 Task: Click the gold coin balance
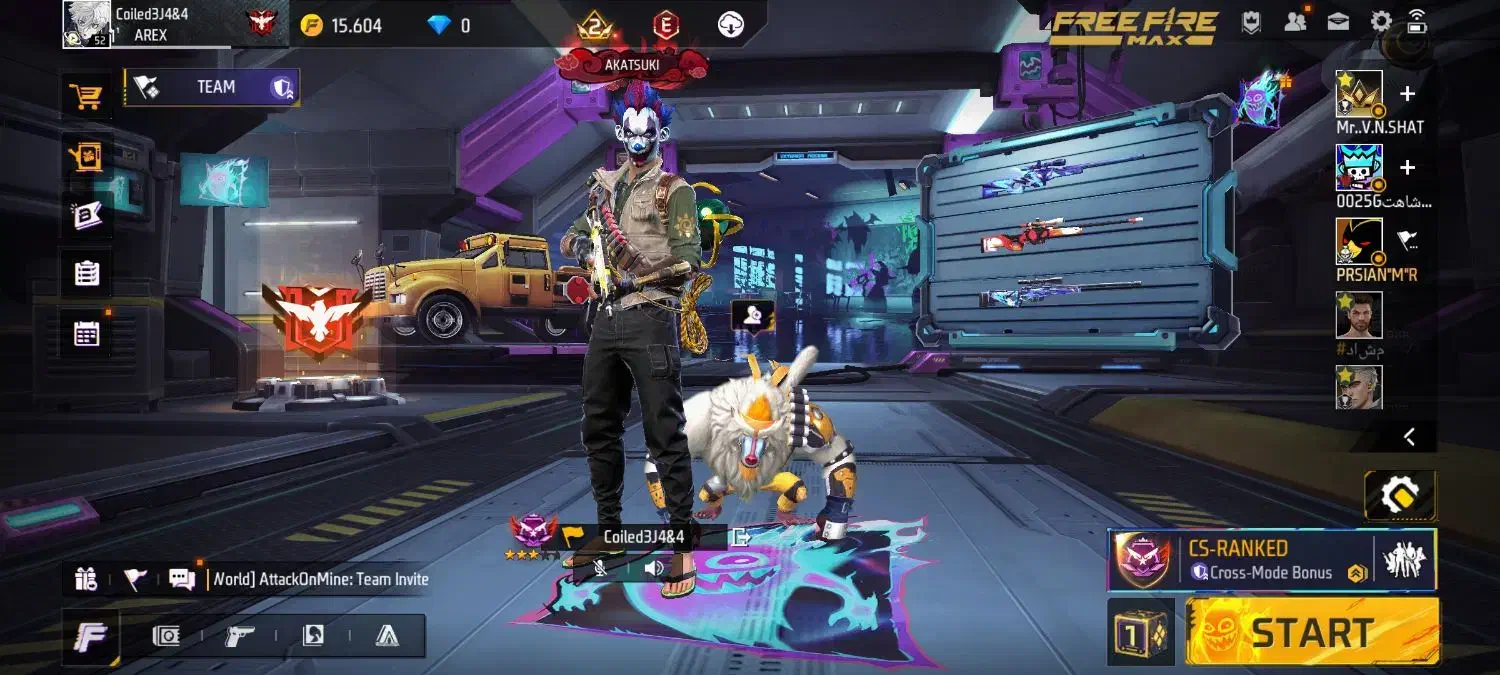point(341,26)
